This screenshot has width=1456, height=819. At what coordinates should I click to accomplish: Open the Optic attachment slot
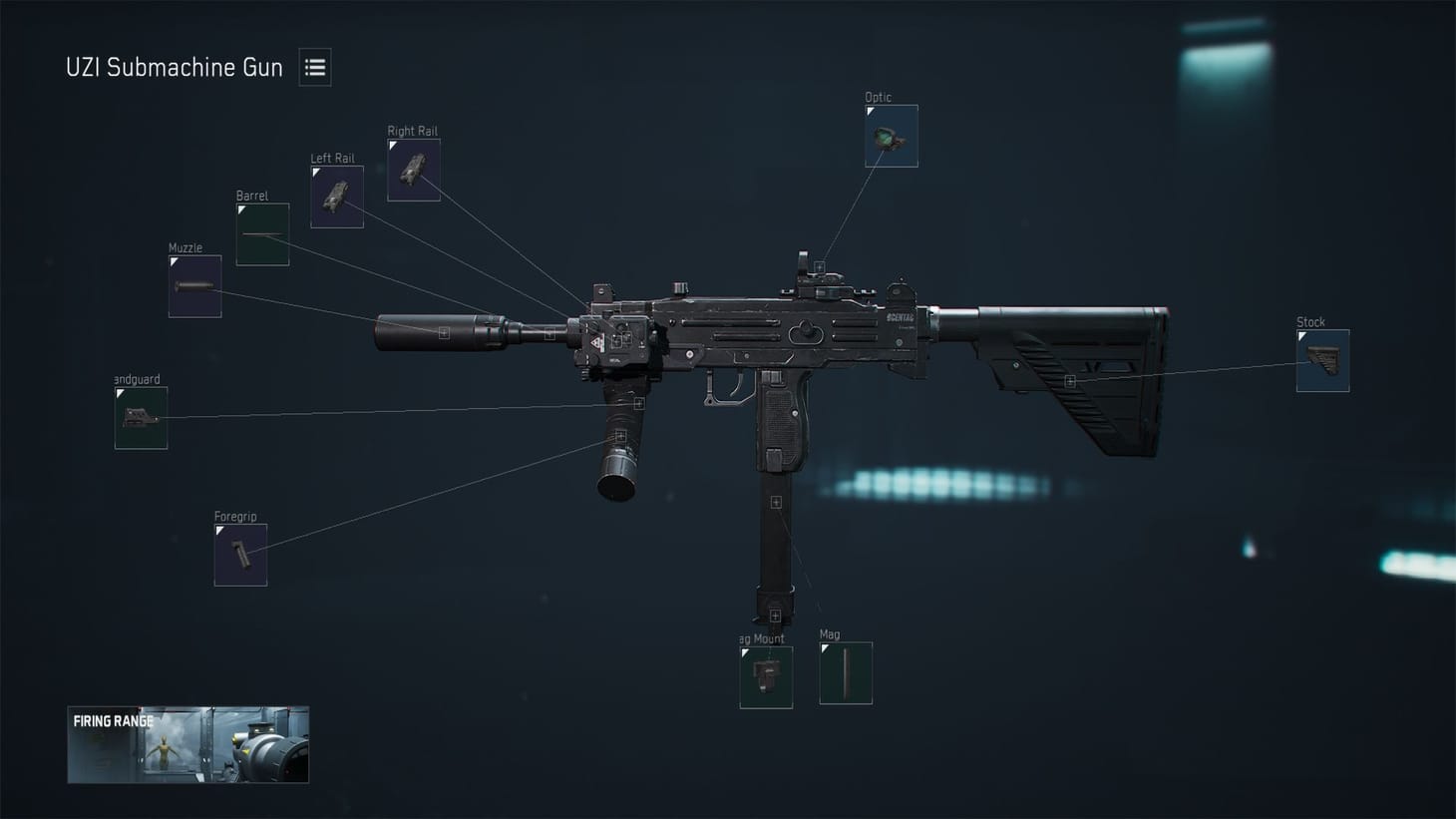pos(891,137)
